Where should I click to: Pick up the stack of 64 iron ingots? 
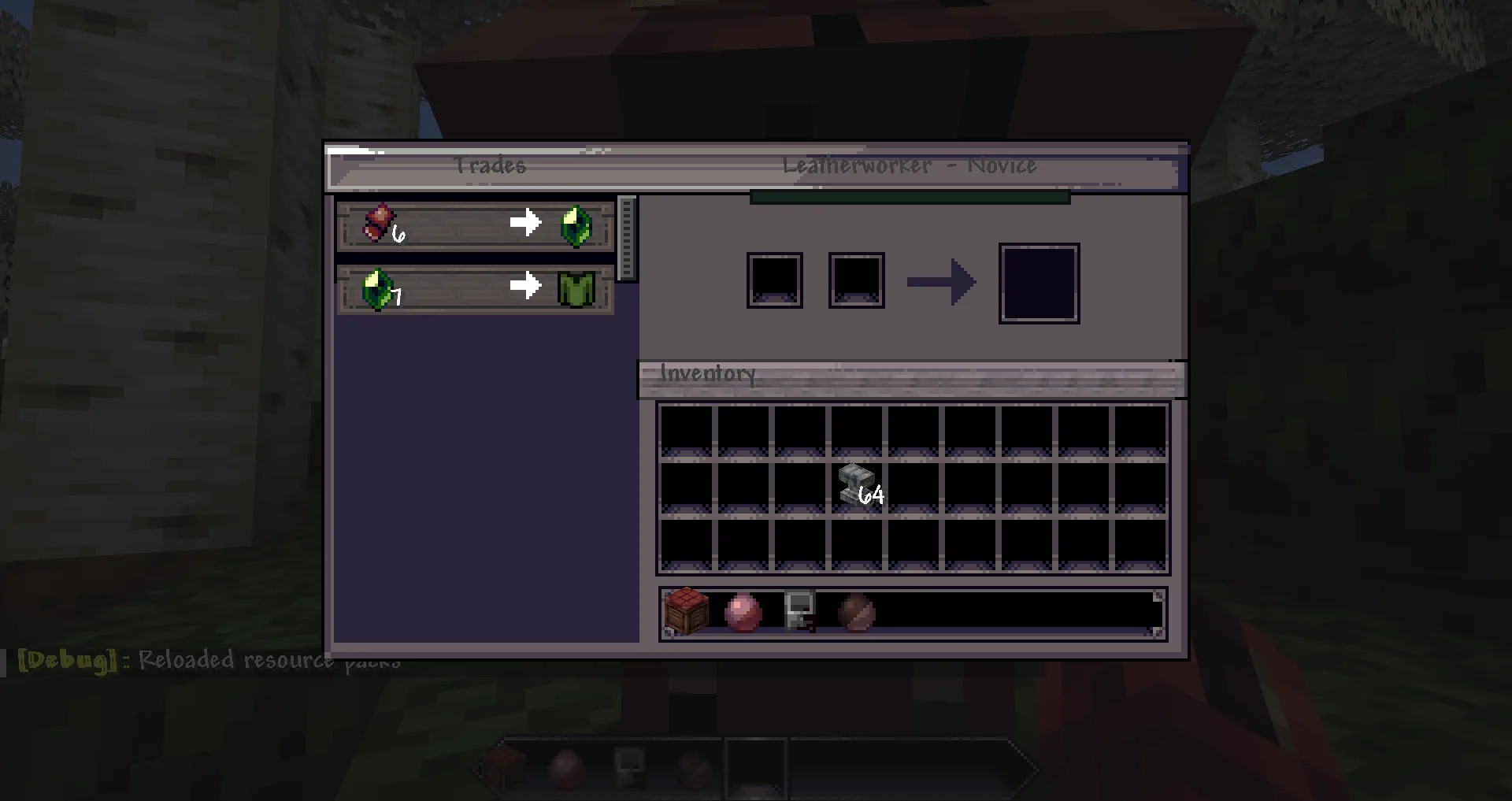[857, 482]
